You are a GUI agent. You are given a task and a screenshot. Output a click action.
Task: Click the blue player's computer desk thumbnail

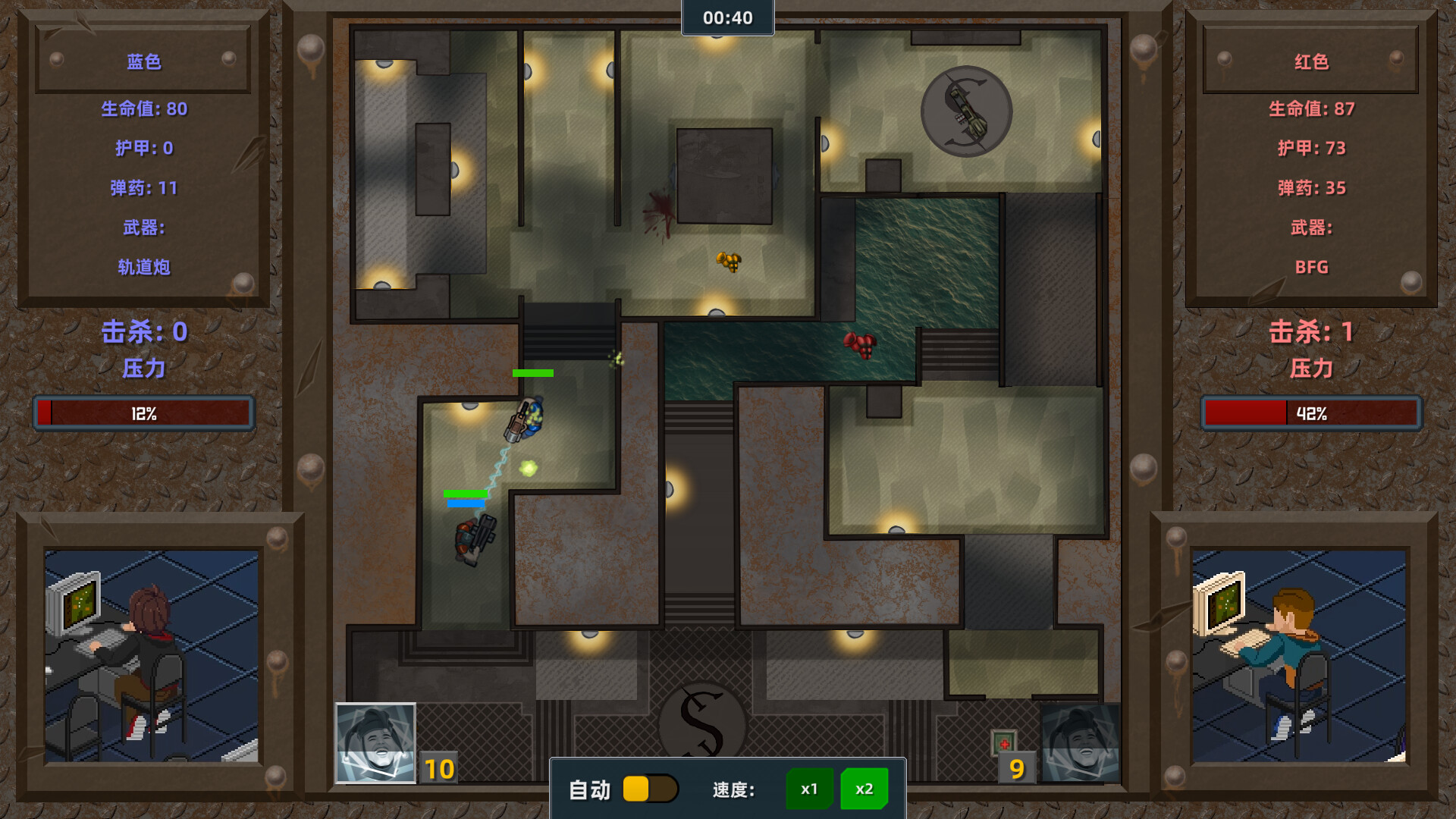click(151, 656)
